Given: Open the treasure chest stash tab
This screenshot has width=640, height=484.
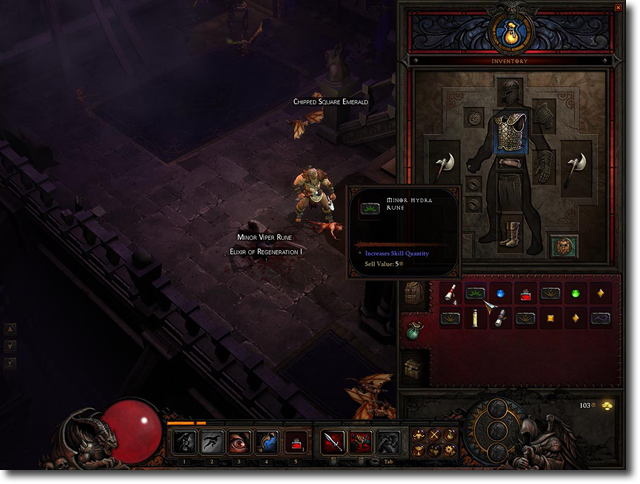Looking at the screenshot, I should pyautogui.click(x=415, y=366).
